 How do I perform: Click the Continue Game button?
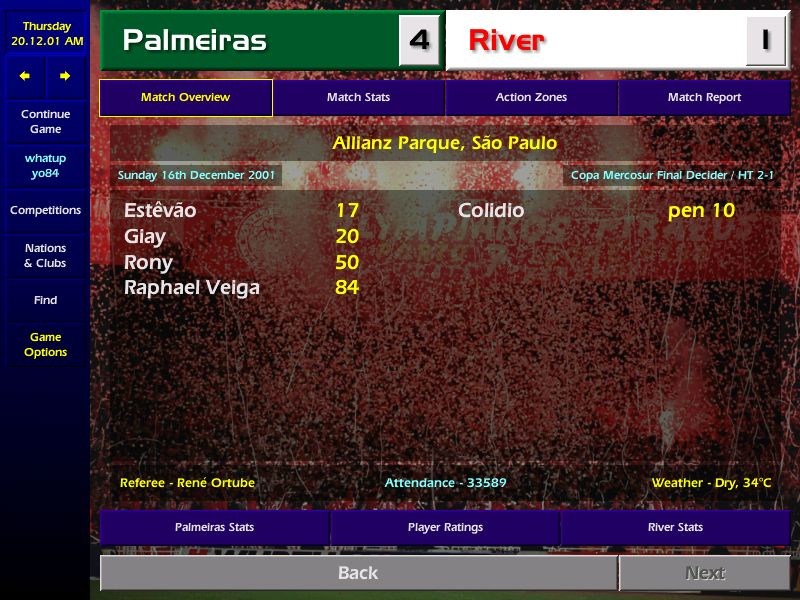click(x=45, y=122)
